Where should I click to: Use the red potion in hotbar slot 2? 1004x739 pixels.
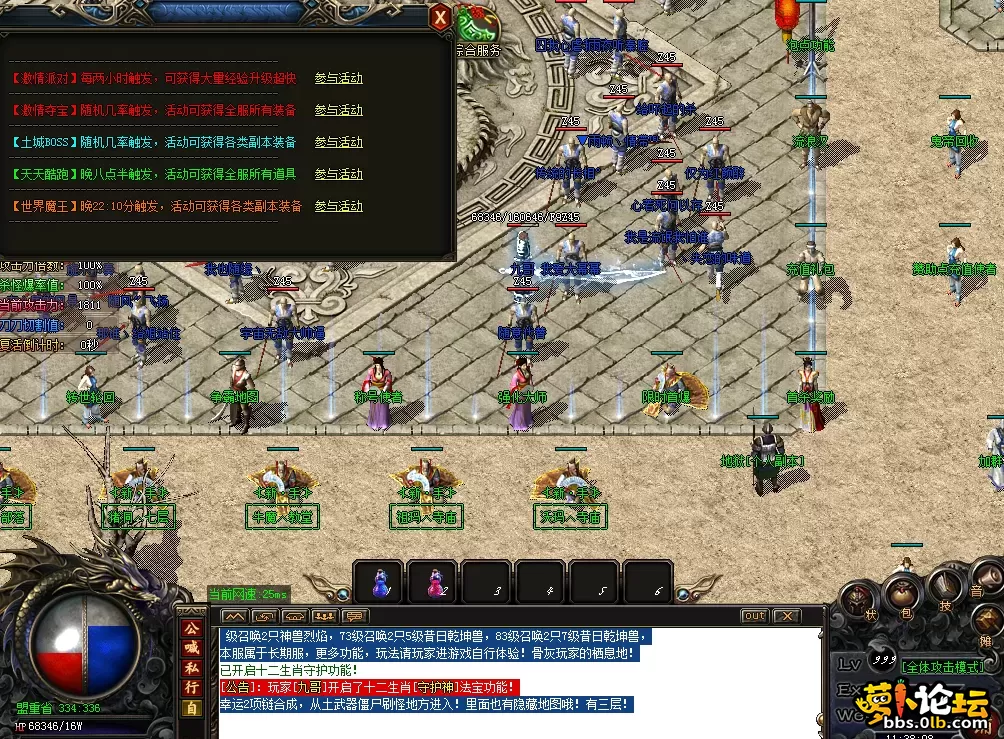click(435, 582)
